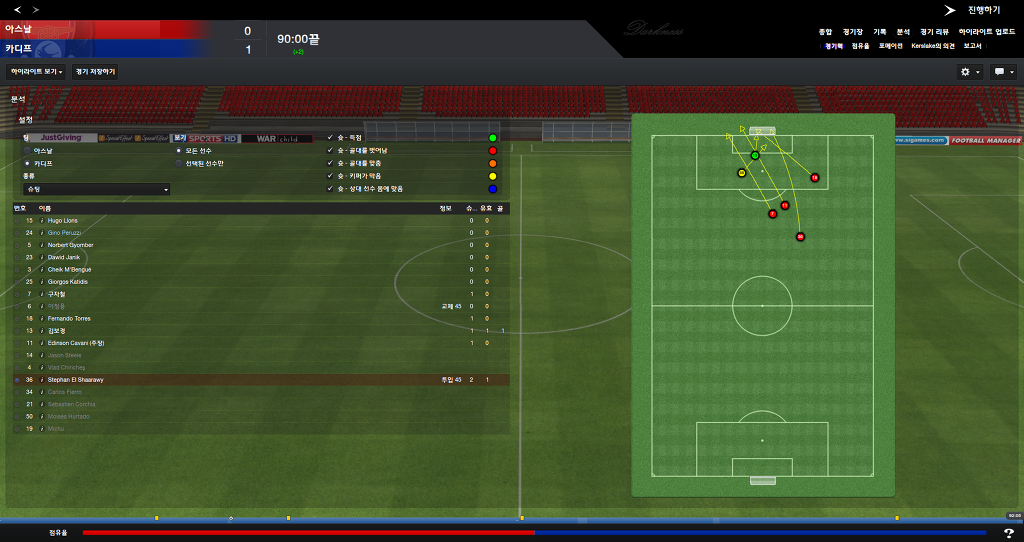This screenshot has height=542, width=1024.
Task: Choose the Edinson Cavani row
Action: 76,343
